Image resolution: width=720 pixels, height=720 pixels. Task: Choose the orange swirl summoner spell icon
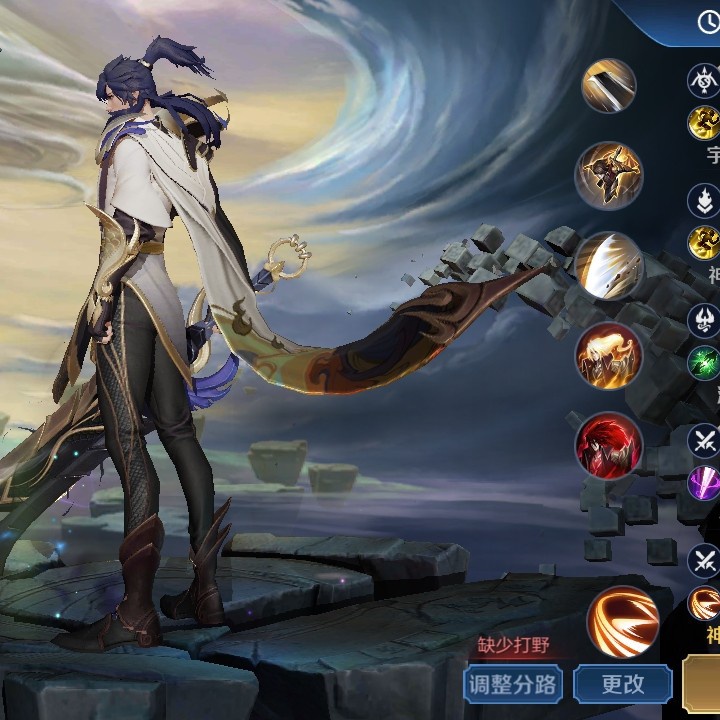point(622,621)
